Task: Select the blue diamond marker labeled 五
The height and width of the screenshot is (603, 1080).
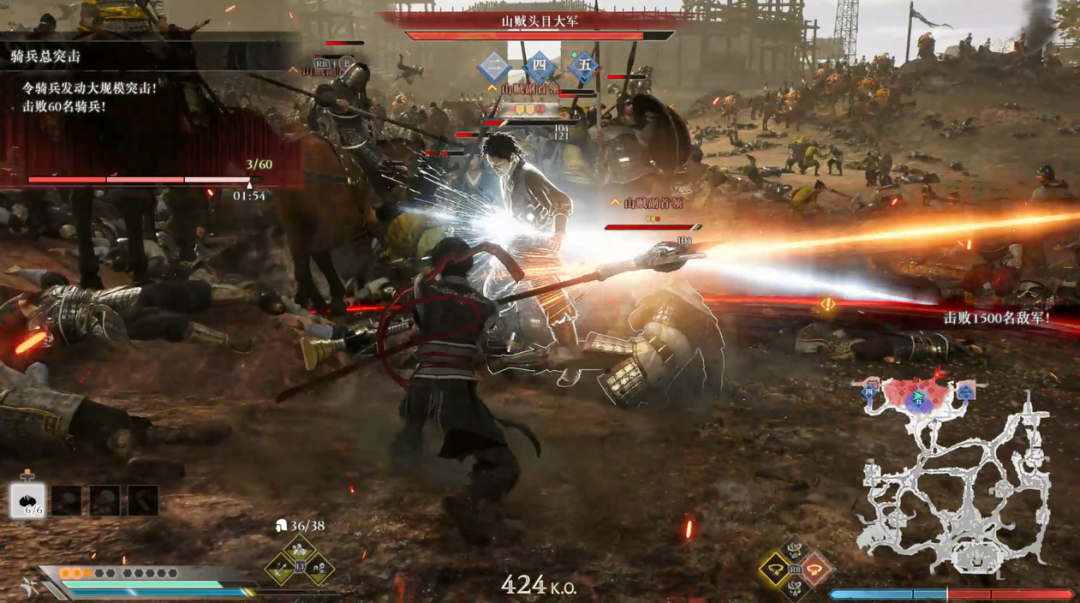Action: point(584,68)
